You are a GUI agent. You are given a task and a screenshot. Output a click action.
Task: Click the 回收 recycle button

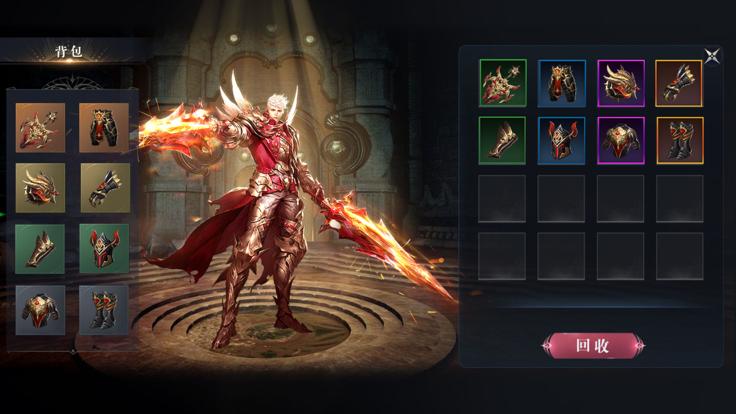[x=593, y=346]
